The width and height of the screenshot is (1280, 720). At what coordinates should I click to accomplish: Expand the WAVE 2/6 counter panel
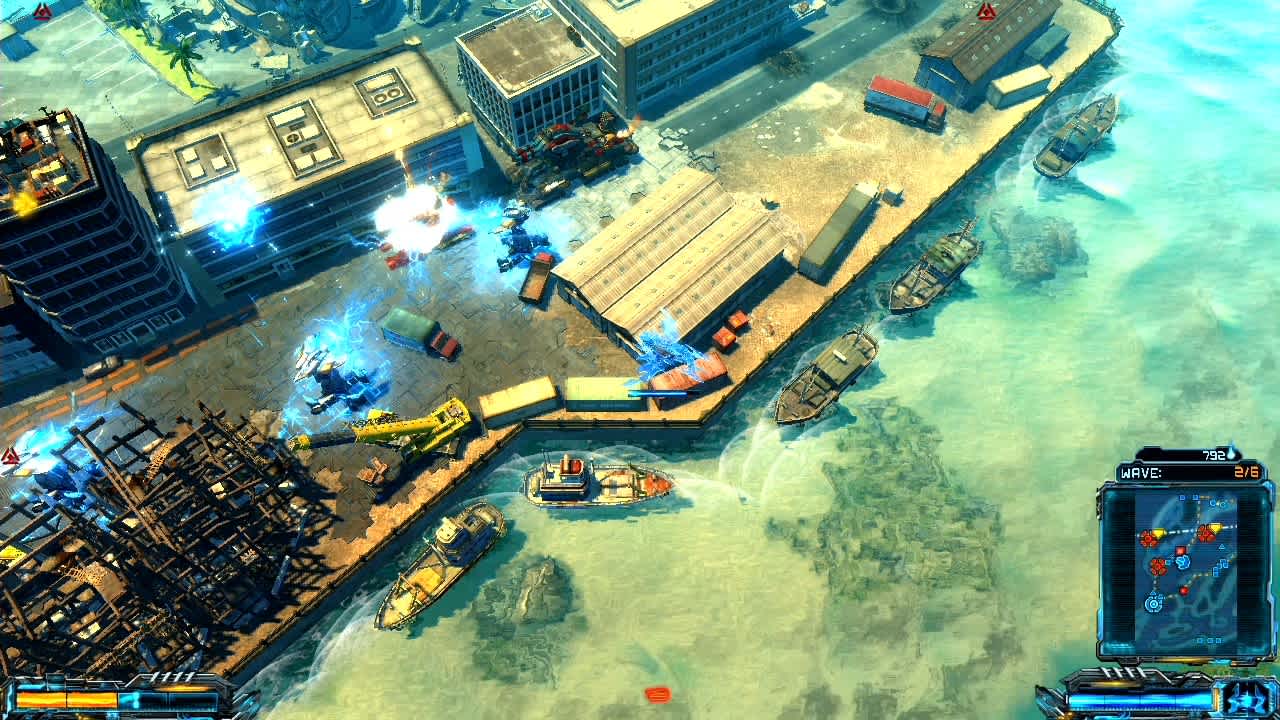tap(1190, 470)
